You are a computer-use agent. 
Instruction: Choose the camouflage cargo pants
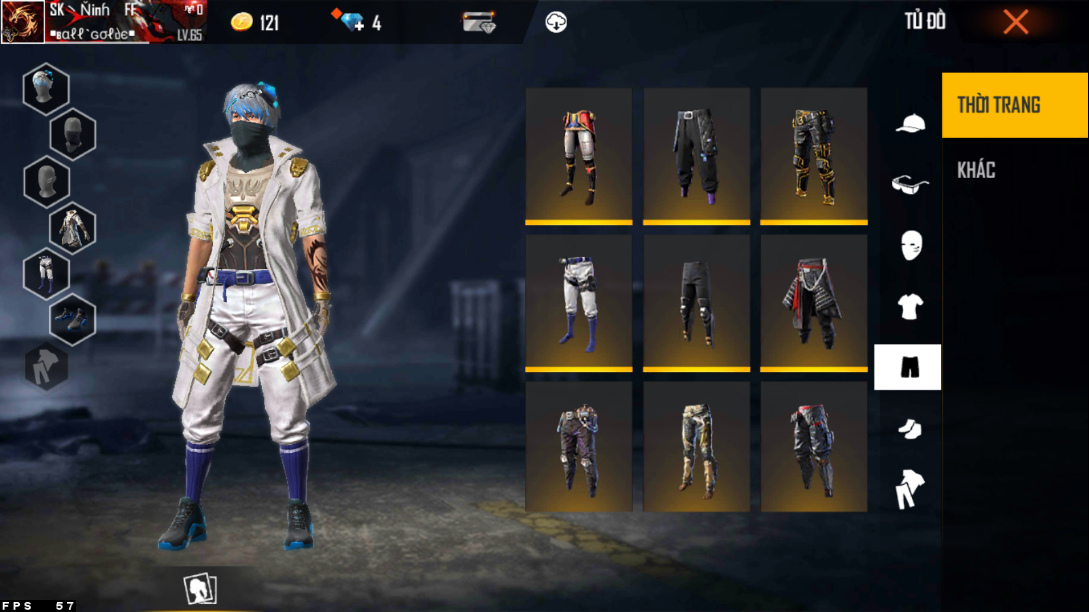[696, 447]
